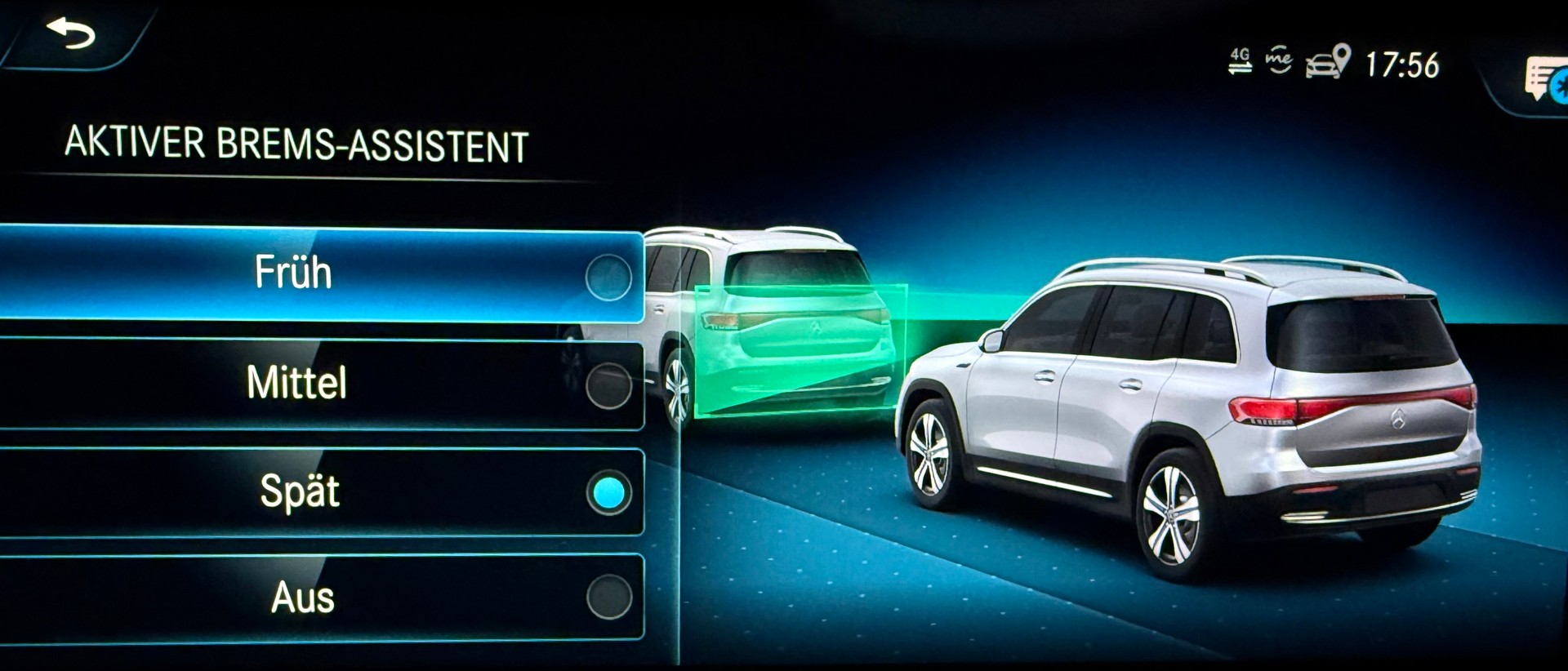The width and height of the screenshot is (1568, 671).
Task: Tap the Aus option label
Action: click(x=302, y=600)
